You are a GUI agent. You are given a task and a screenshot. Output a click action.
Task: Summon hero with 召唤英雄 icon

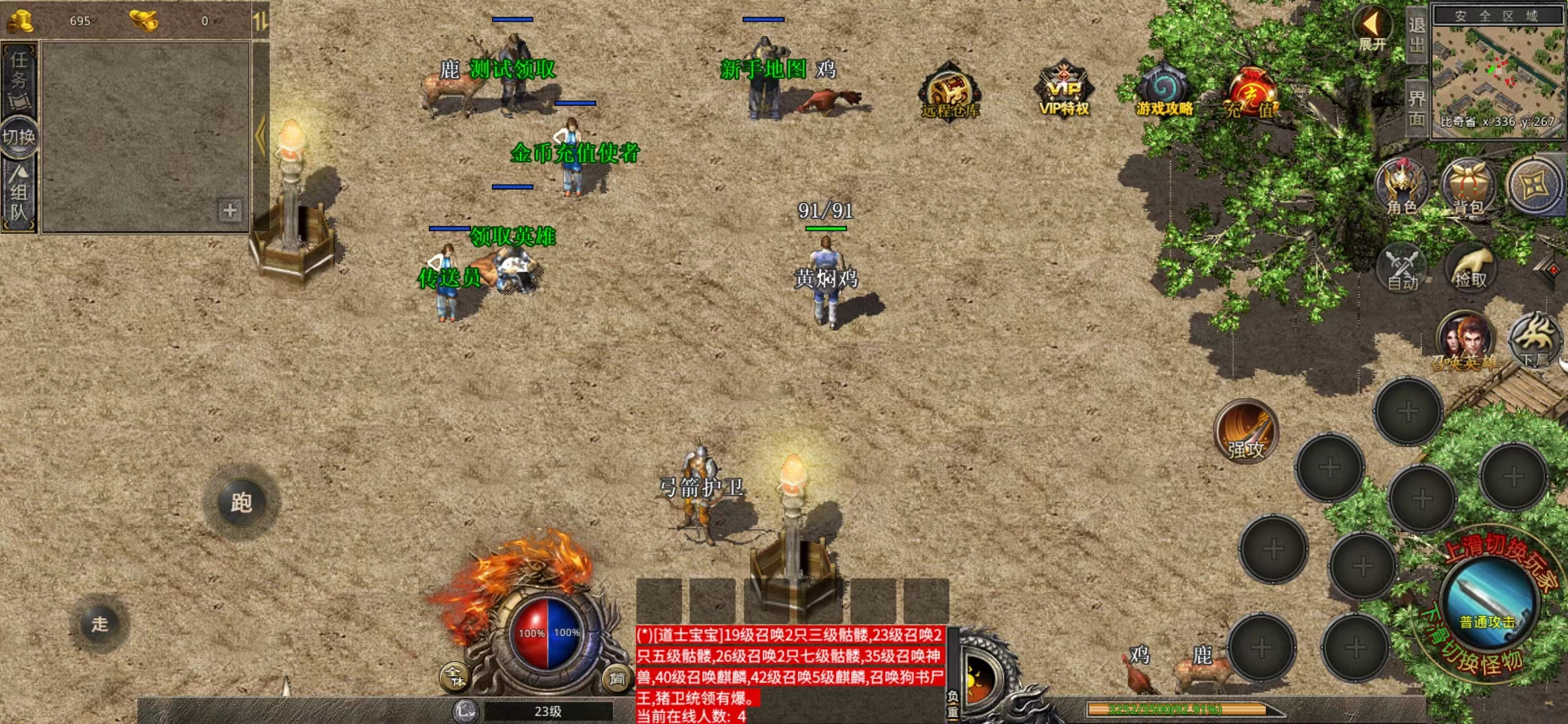pos(1465,342)
